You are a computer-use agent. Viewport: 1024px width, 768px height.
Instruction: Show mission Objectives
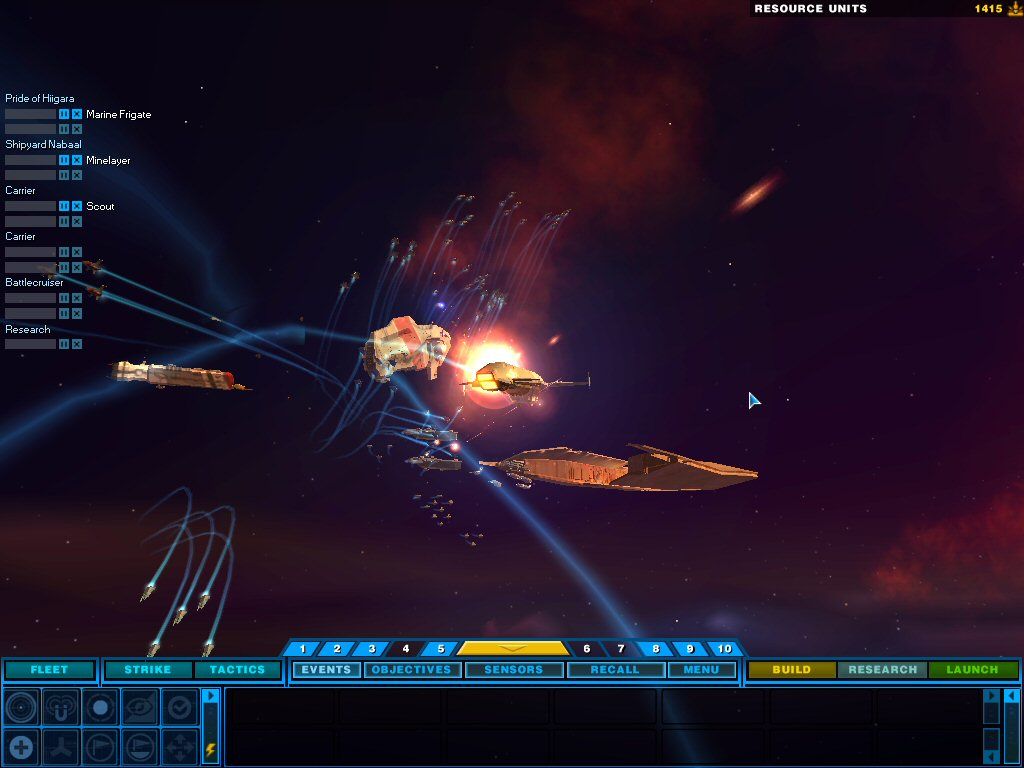[x=411, y=670]
